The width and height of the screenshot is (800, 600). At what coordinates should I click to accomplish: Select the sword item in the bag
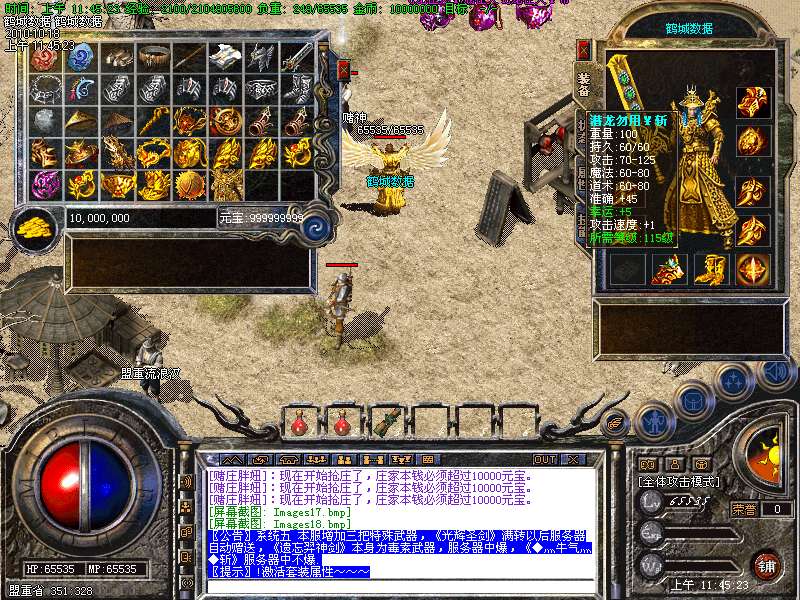[298, 56]
